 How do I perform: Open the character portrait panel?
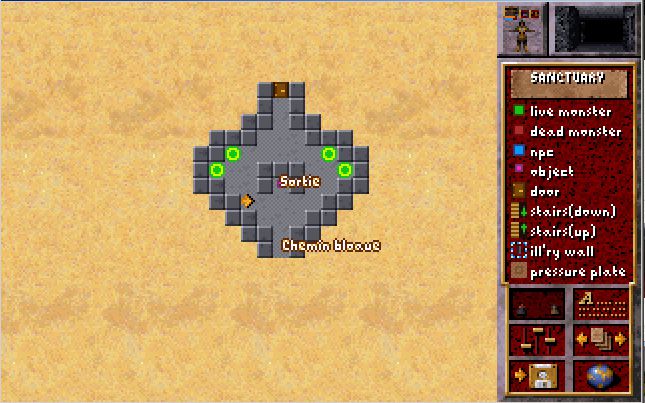click(x=523, y=30)
